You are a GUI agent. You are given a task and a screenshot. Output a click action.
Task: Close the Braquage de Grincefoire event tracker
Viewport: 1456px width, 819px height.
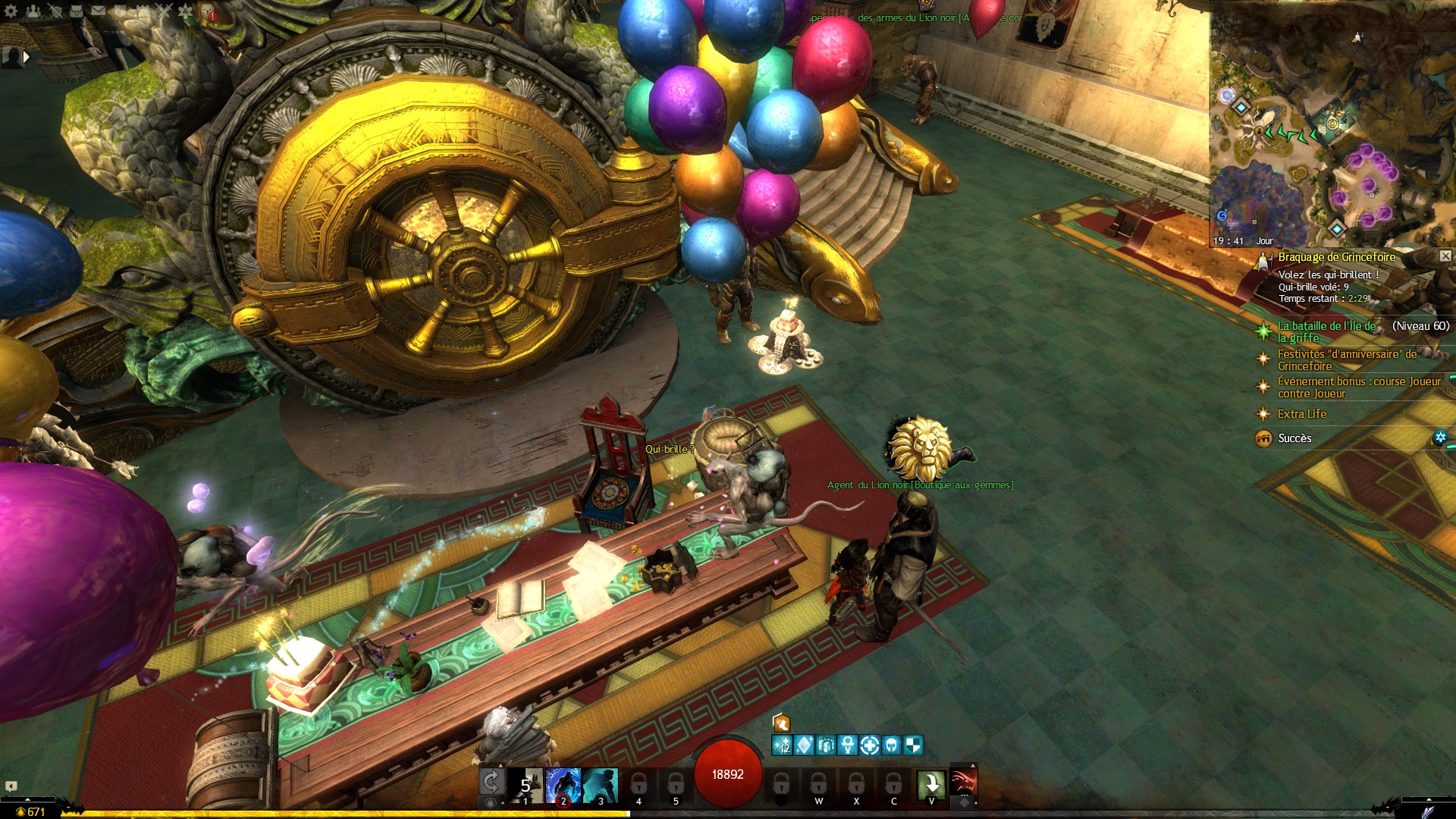pos(1445,256)
